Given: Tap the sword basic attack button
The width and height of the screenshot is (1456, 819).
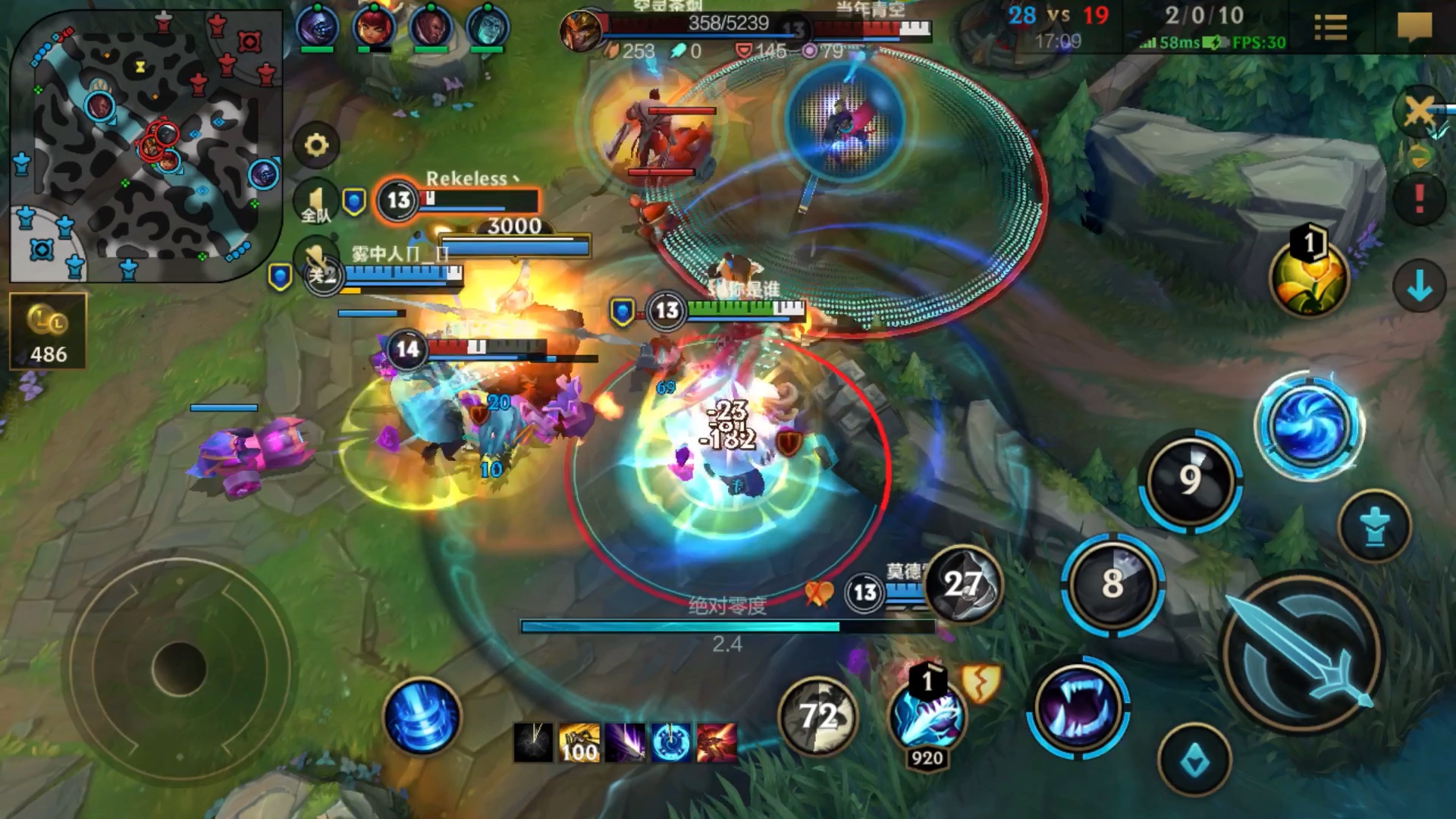Looking at the screenshot, I should tap(1301, 653).
